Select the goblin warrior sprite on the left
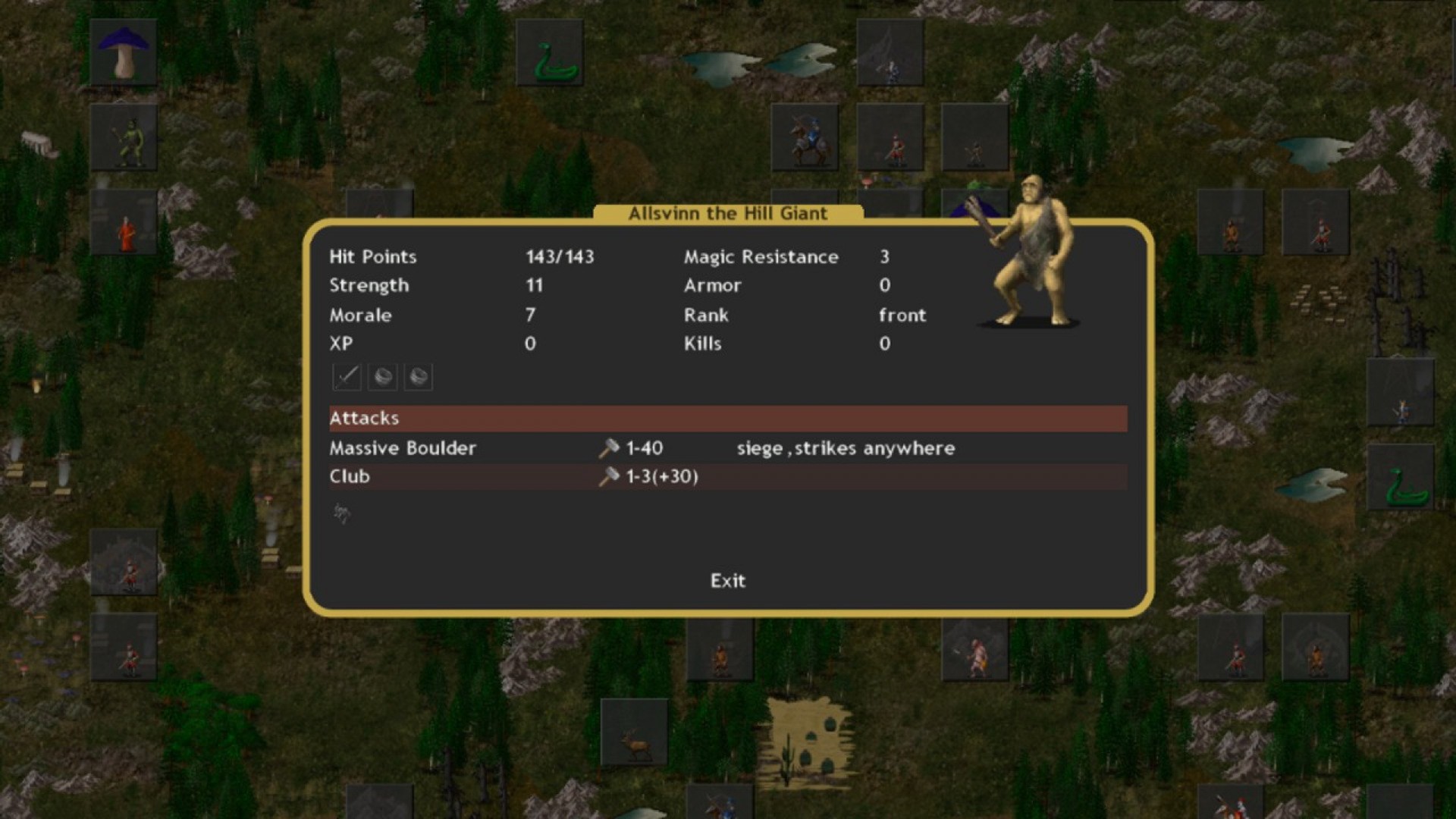The width and height of the screenshot is (1456, 819). pyautogui.click(x=126, y=138)
